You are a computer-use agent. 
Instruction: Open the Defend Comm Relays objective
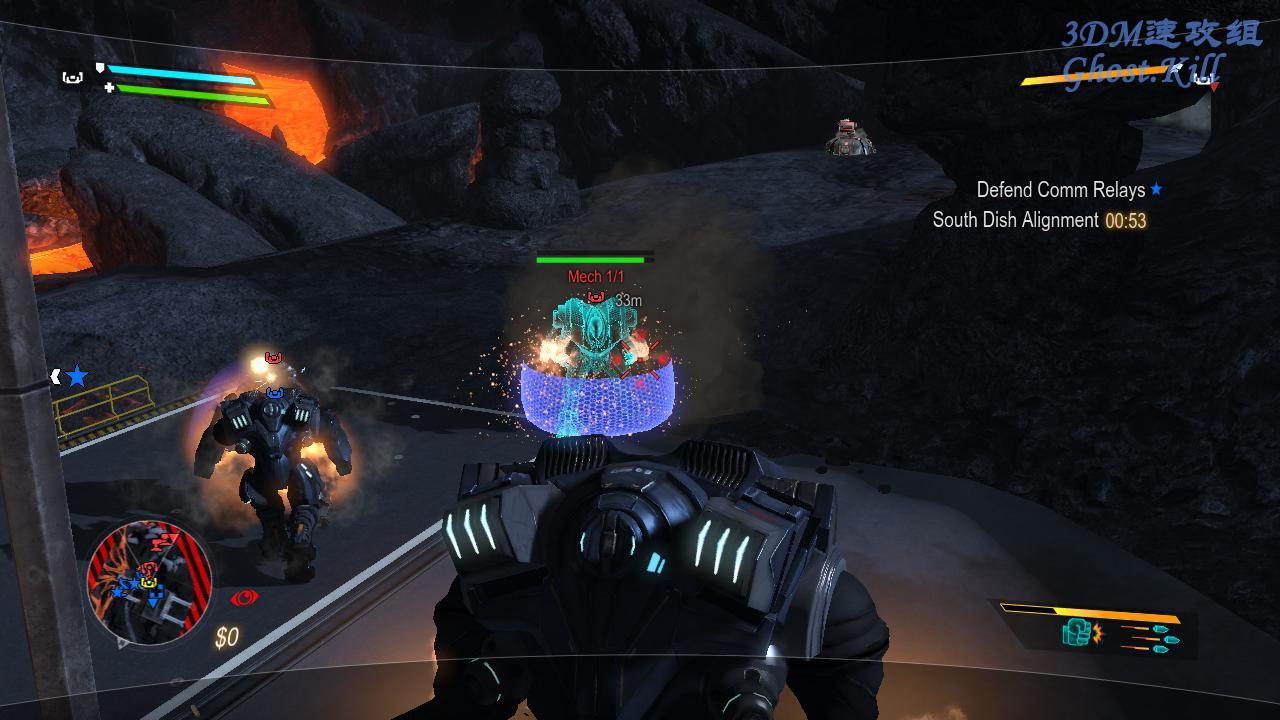tap(1060, 189)
